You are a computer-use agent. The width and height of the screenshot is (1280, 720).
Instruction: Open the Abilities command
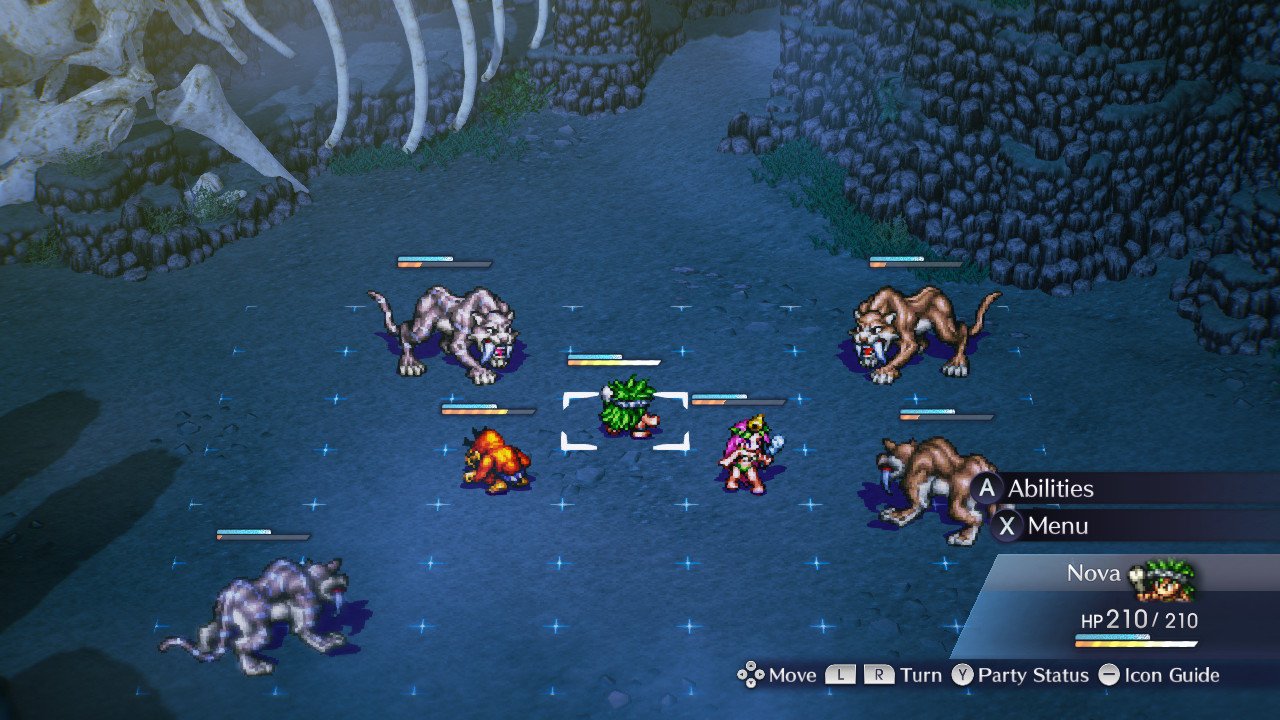click(x=1049, y=488)
